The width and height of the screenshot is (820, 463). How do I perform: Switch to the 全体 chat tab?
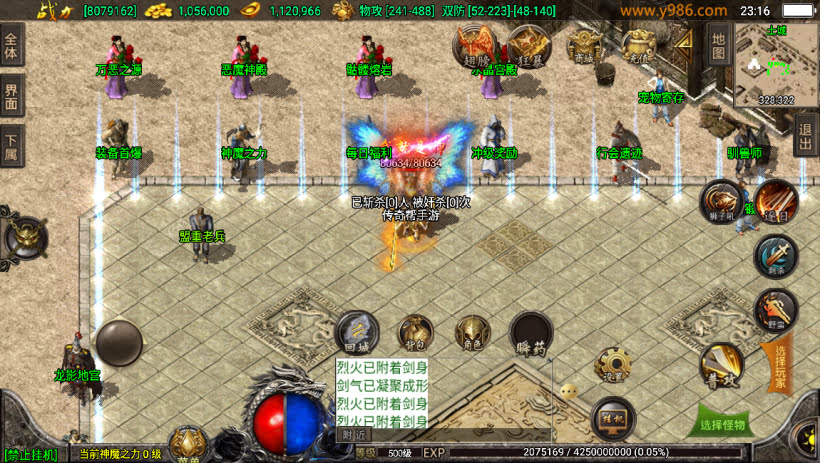point(11,48)
